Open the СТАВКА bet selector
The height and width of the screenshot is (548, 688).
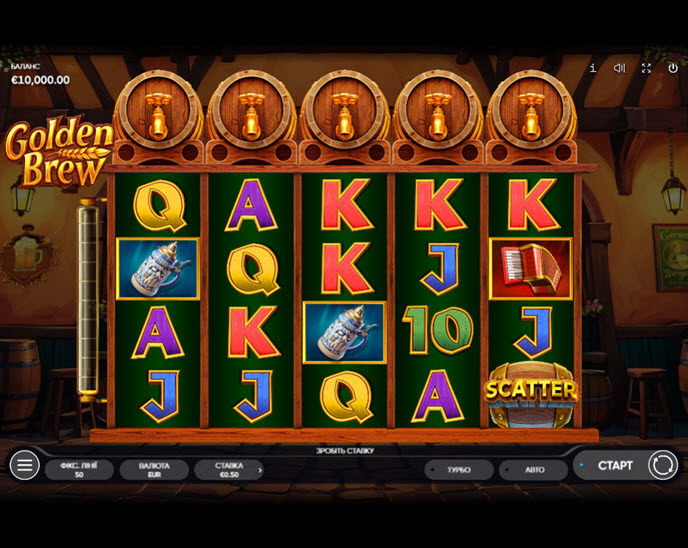pos(230,469)
